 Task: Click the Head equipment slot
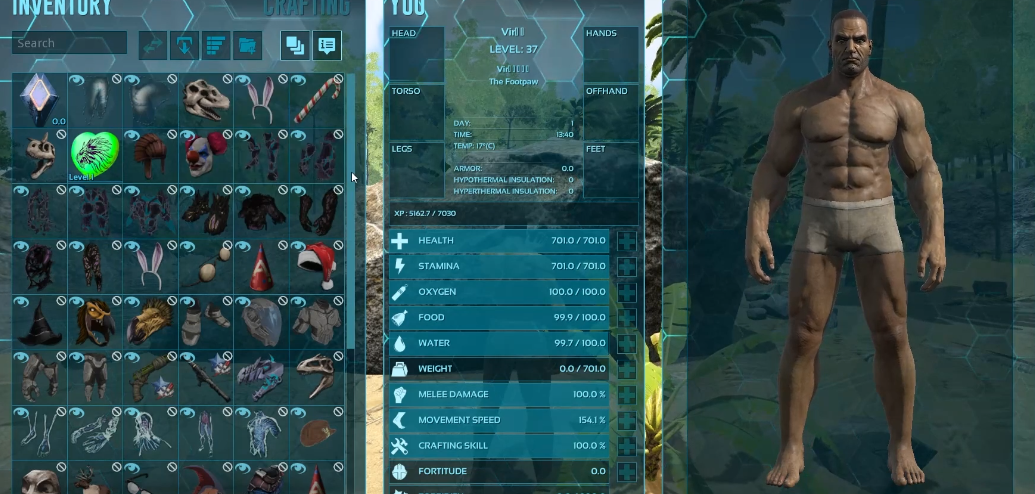tap(416, 55)
